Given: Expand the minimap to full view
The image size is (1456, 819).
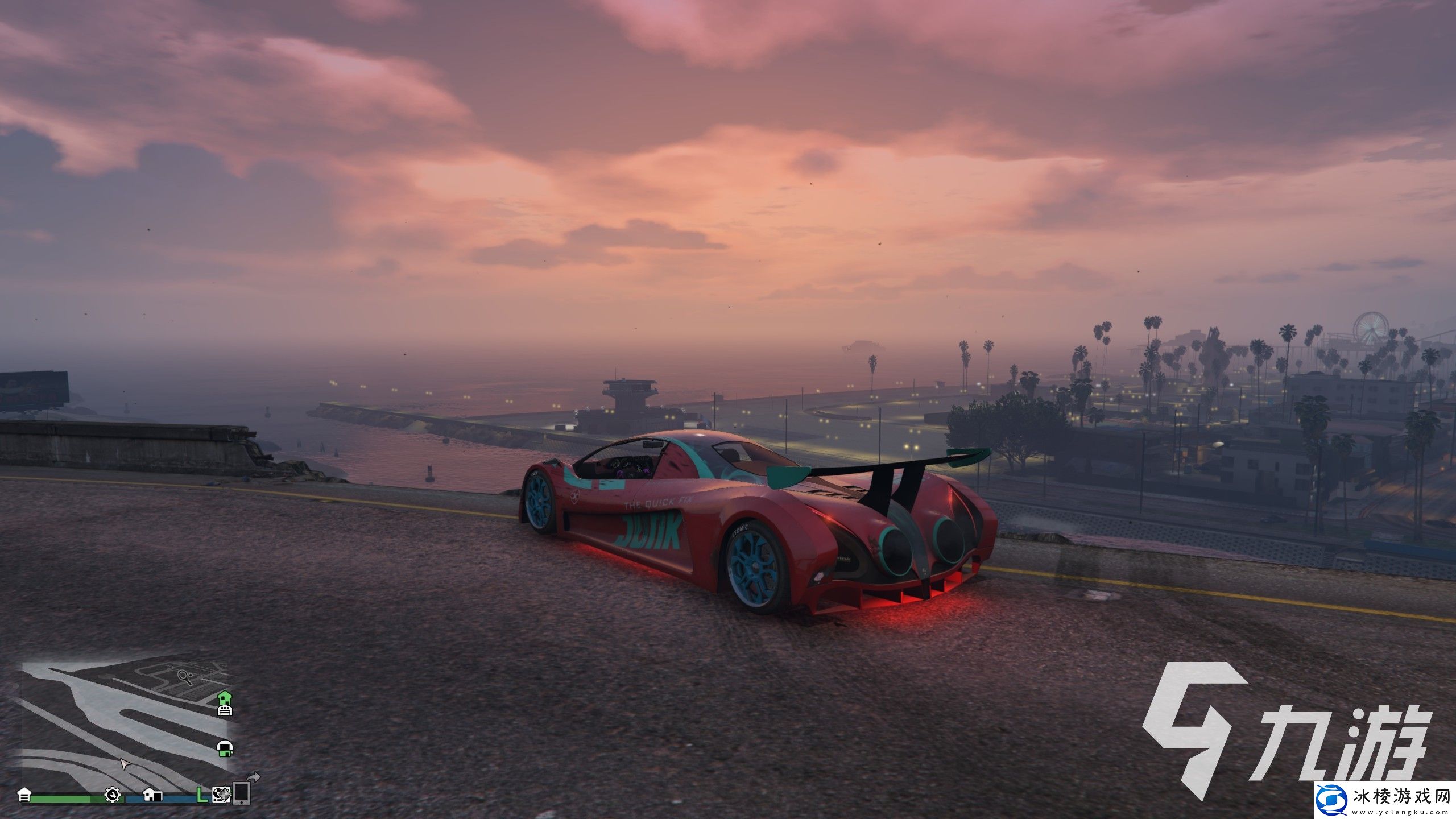Looking at the screenshot, I should click(114, 734).
